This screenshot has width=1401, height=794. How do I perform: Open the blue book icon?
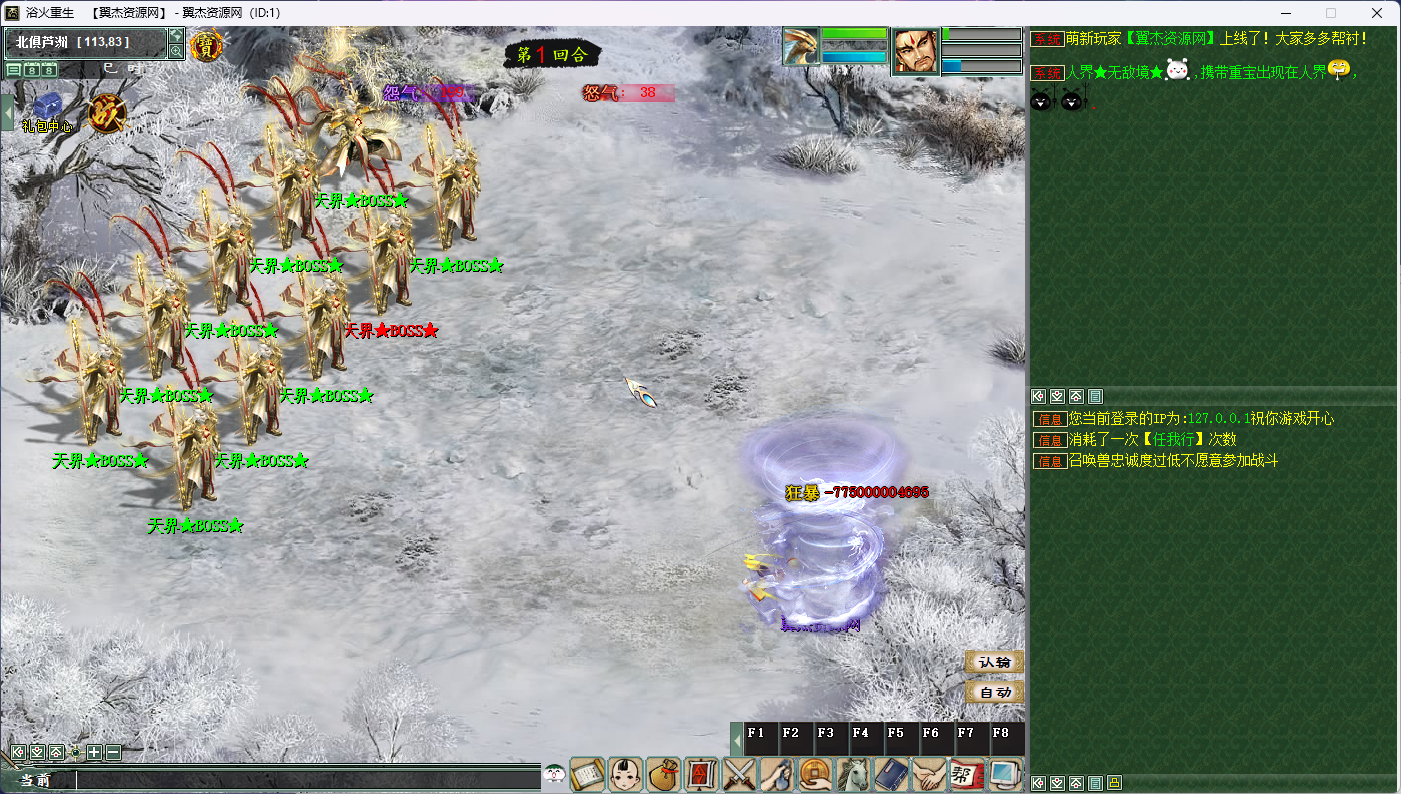[x=892, y=775]
